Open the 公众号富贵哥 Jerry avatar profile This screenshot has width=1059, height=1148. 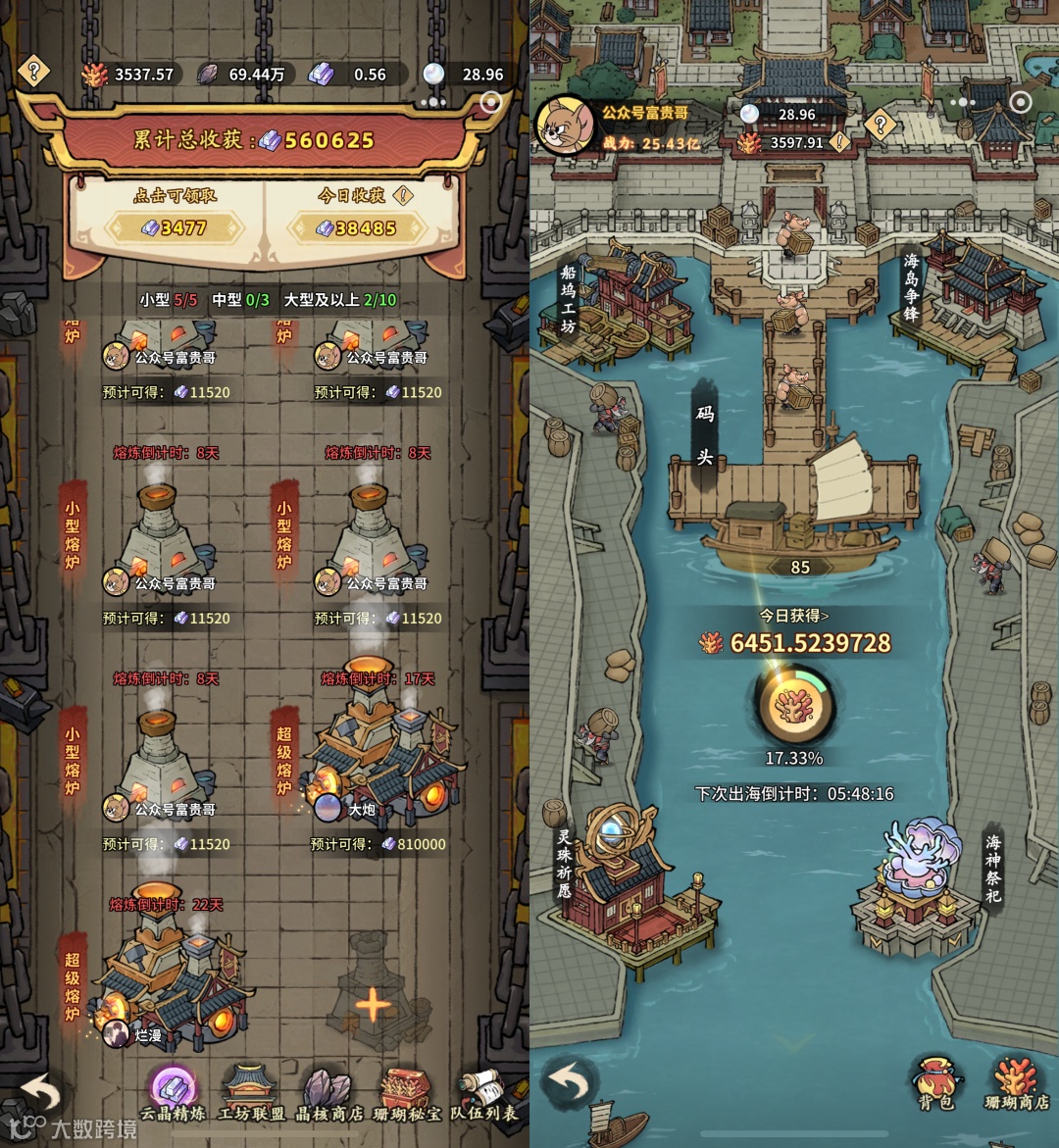564,127
